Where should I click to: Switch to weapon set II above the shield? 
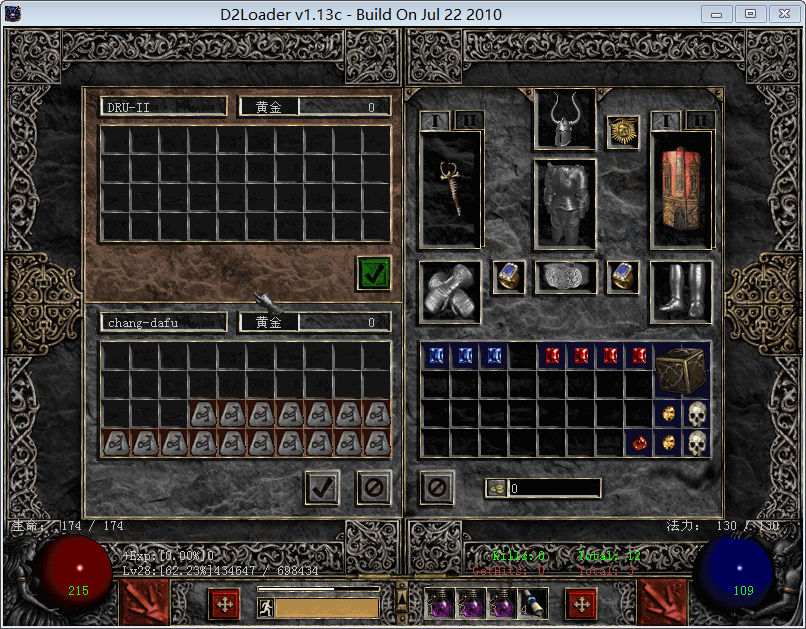tap(699, 121)
